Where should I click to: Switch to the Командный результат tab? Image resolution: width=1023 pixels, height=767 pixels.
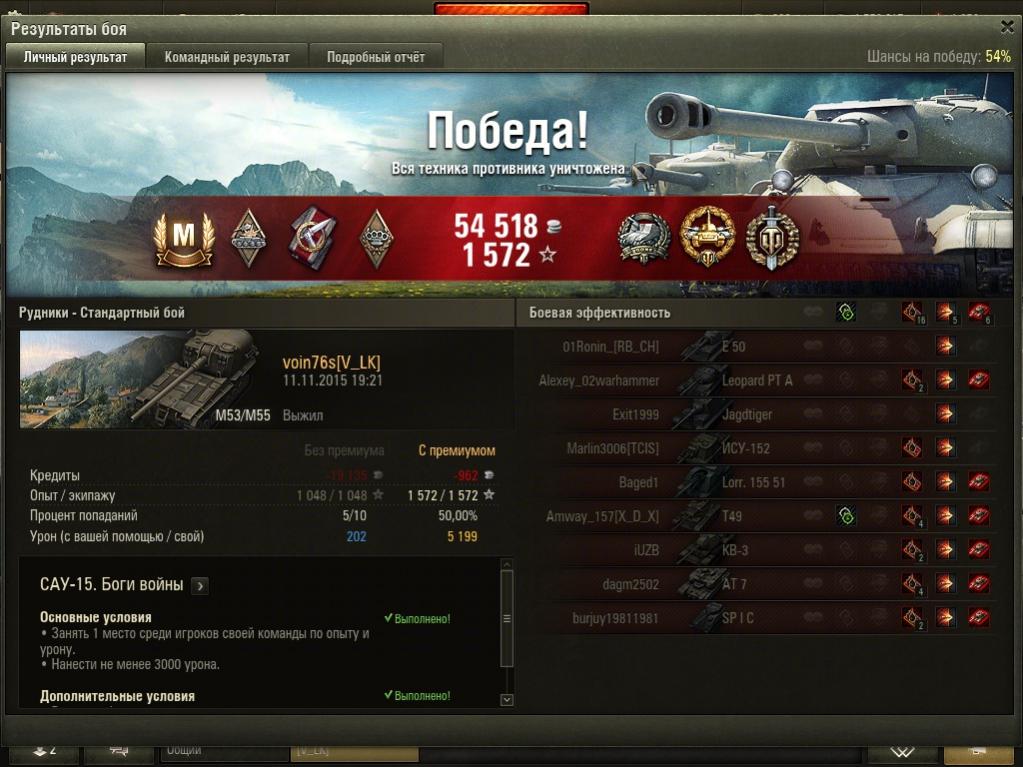point(227,57)
